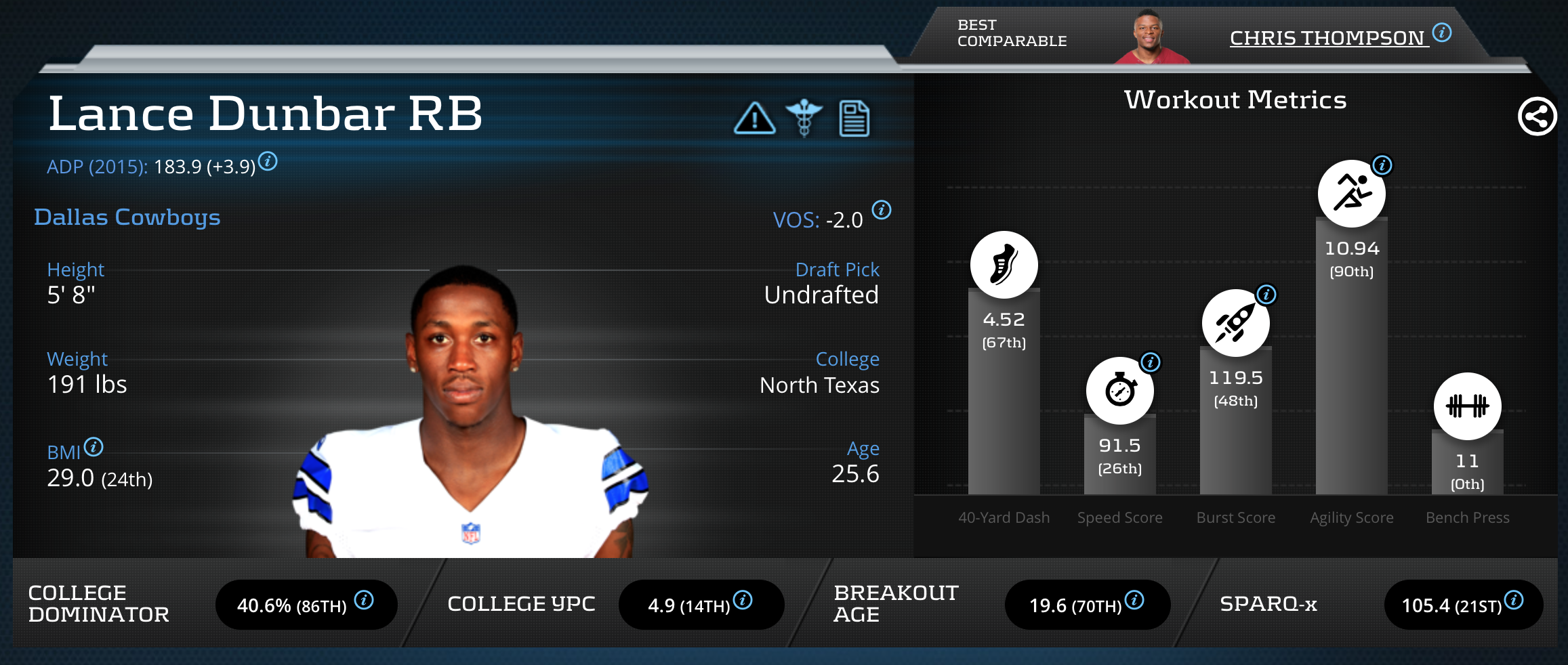
Task: Show info for College Dominator rating
Action: click(x=364, y=600)
